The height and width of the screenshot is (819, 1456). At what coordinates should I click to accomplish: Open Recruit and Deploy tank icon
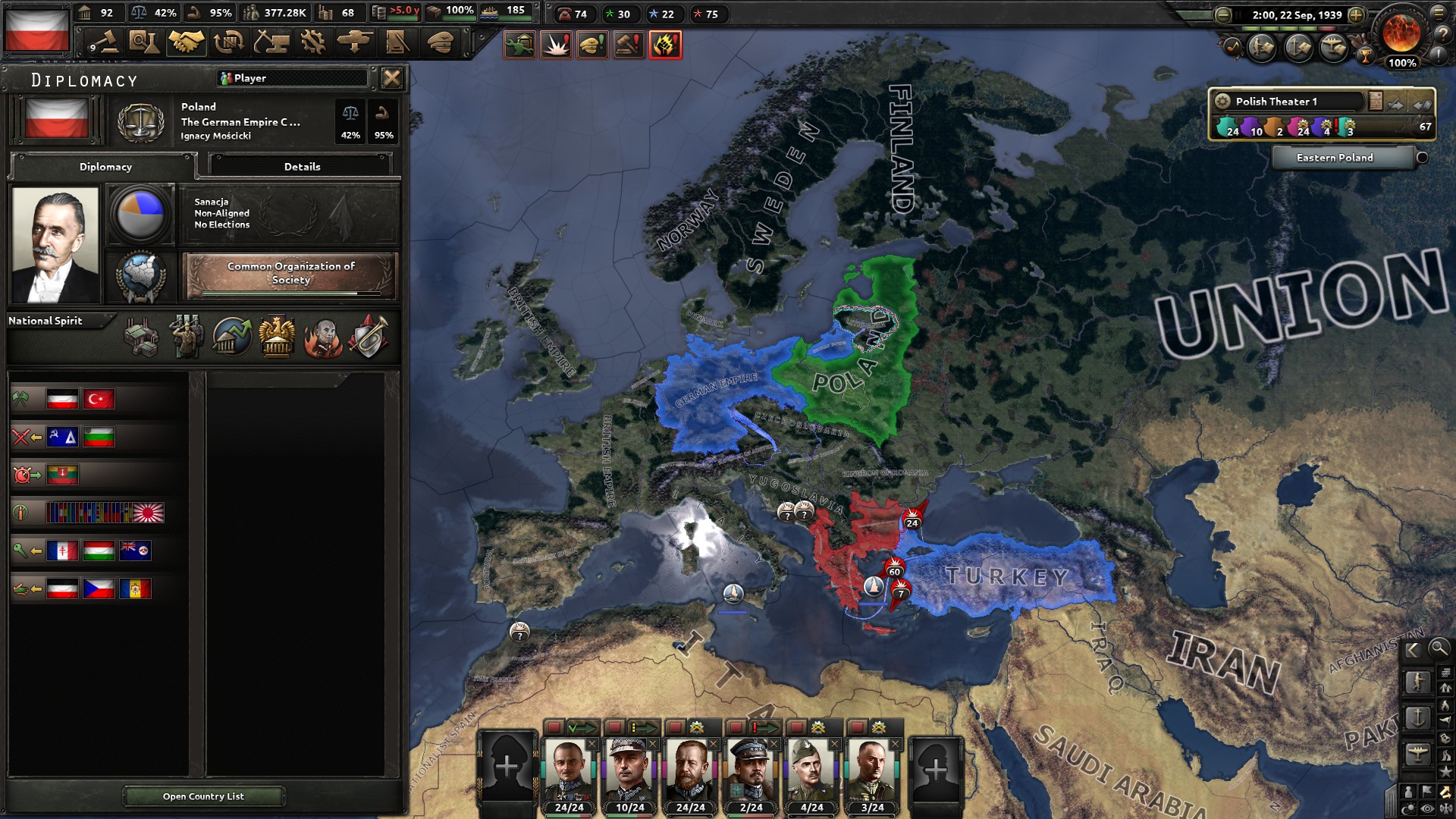point(354,43)
